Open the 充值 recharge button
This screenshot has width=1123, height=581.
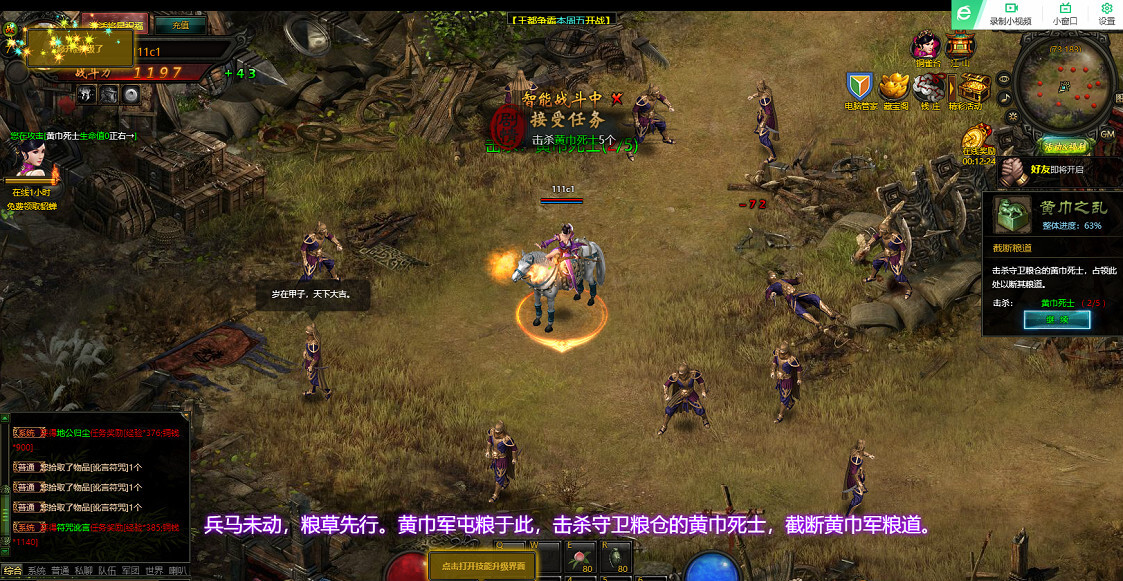[180, 25]
